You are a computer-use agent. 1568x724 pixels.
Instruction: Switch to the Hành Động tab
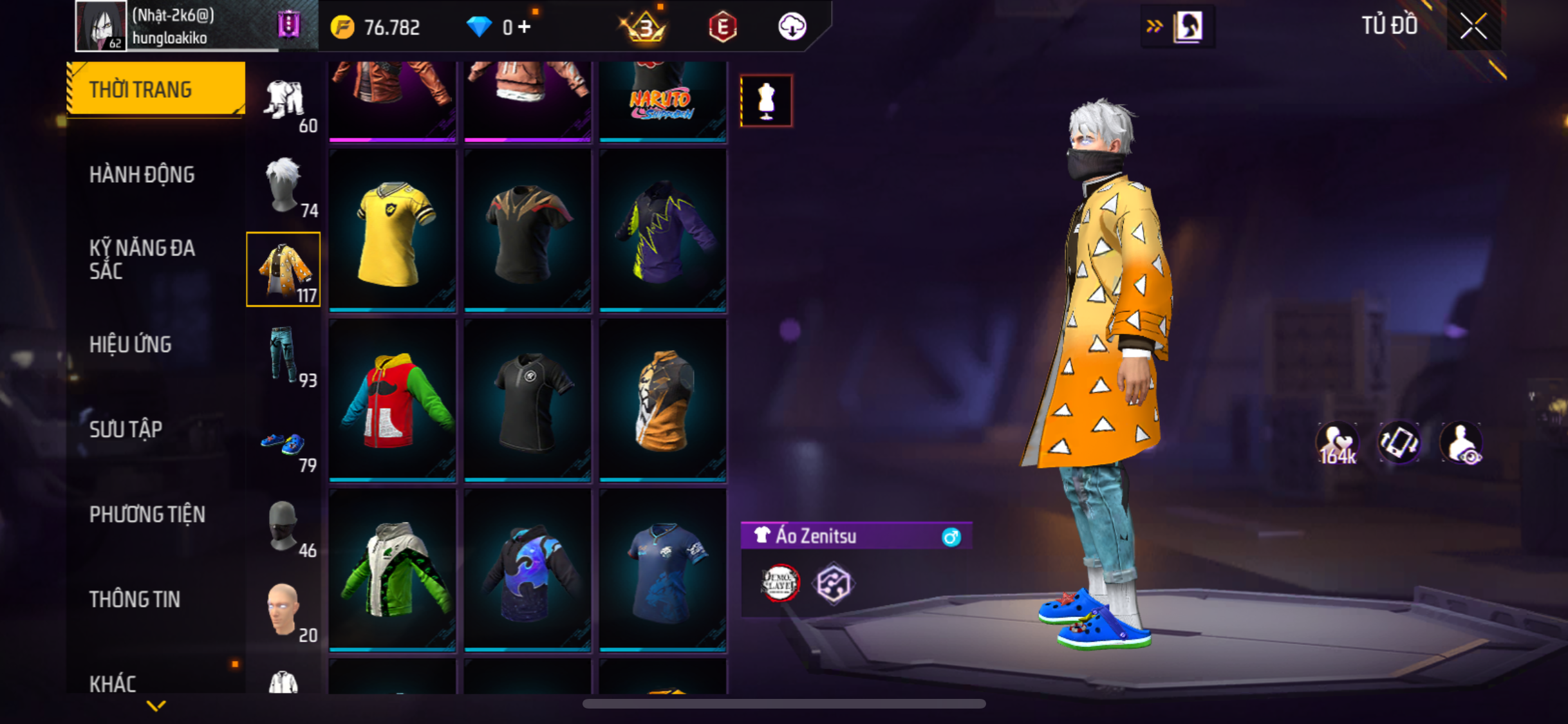142,174
